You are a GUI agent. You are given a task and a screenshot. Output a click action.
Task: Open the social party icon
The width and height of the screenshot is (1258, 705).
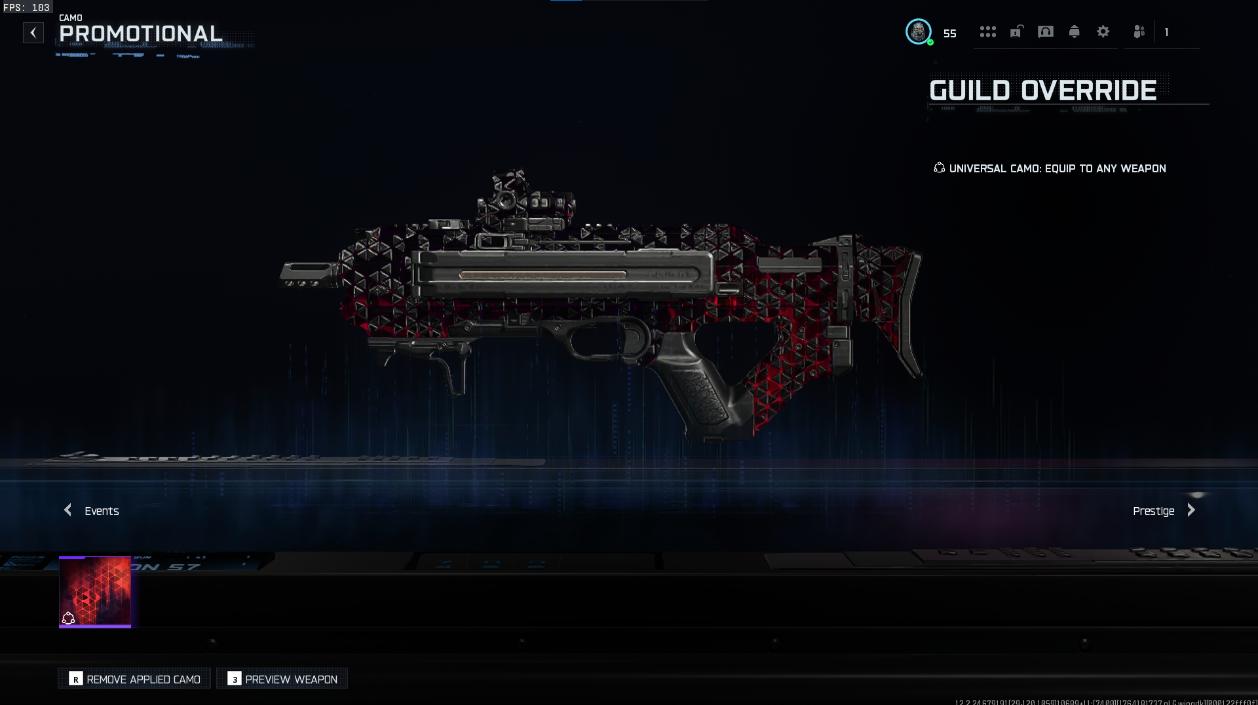click(x=1139, y=32)
